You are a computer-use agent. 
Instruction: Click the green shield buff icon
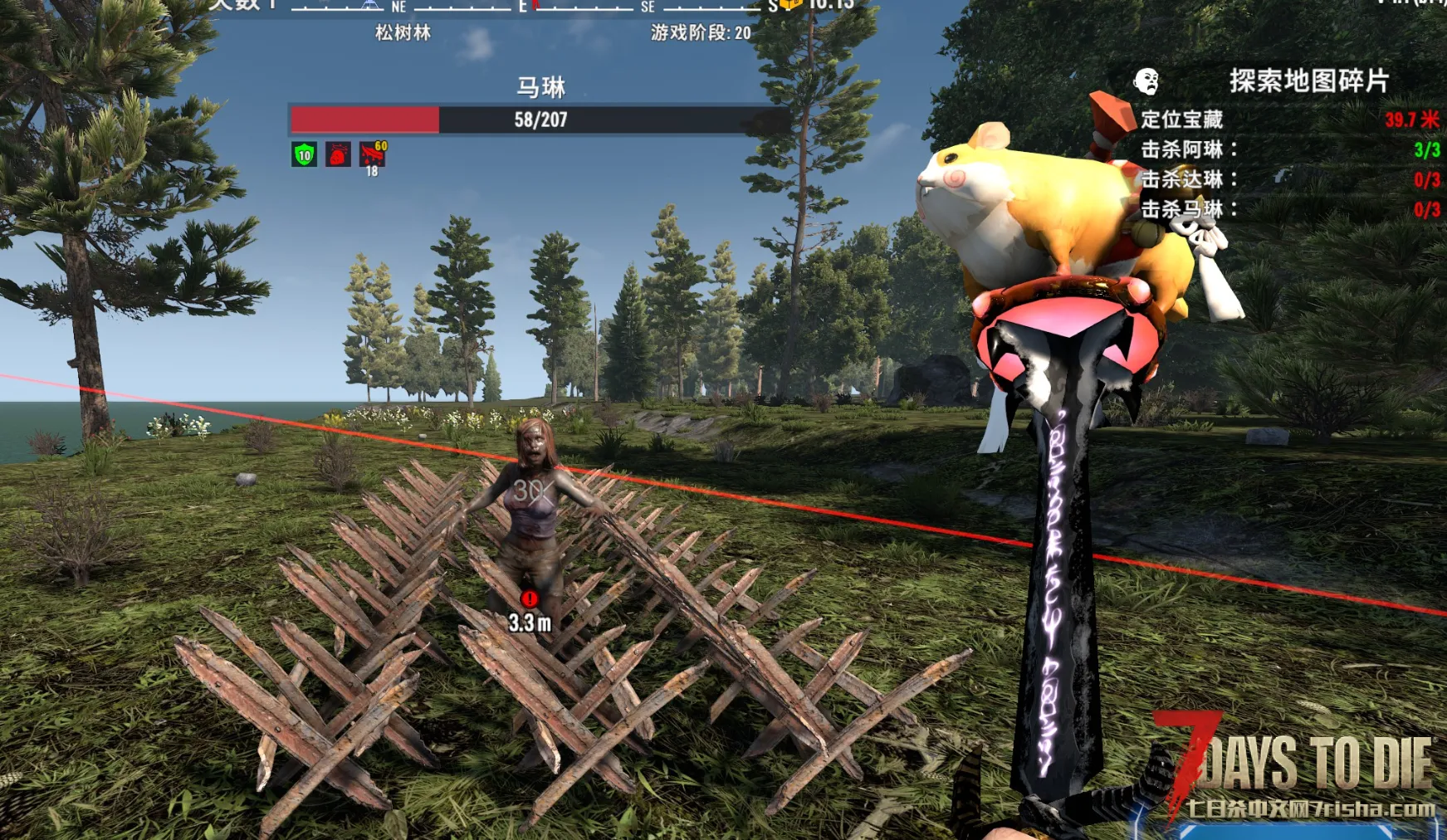(305, 154)
